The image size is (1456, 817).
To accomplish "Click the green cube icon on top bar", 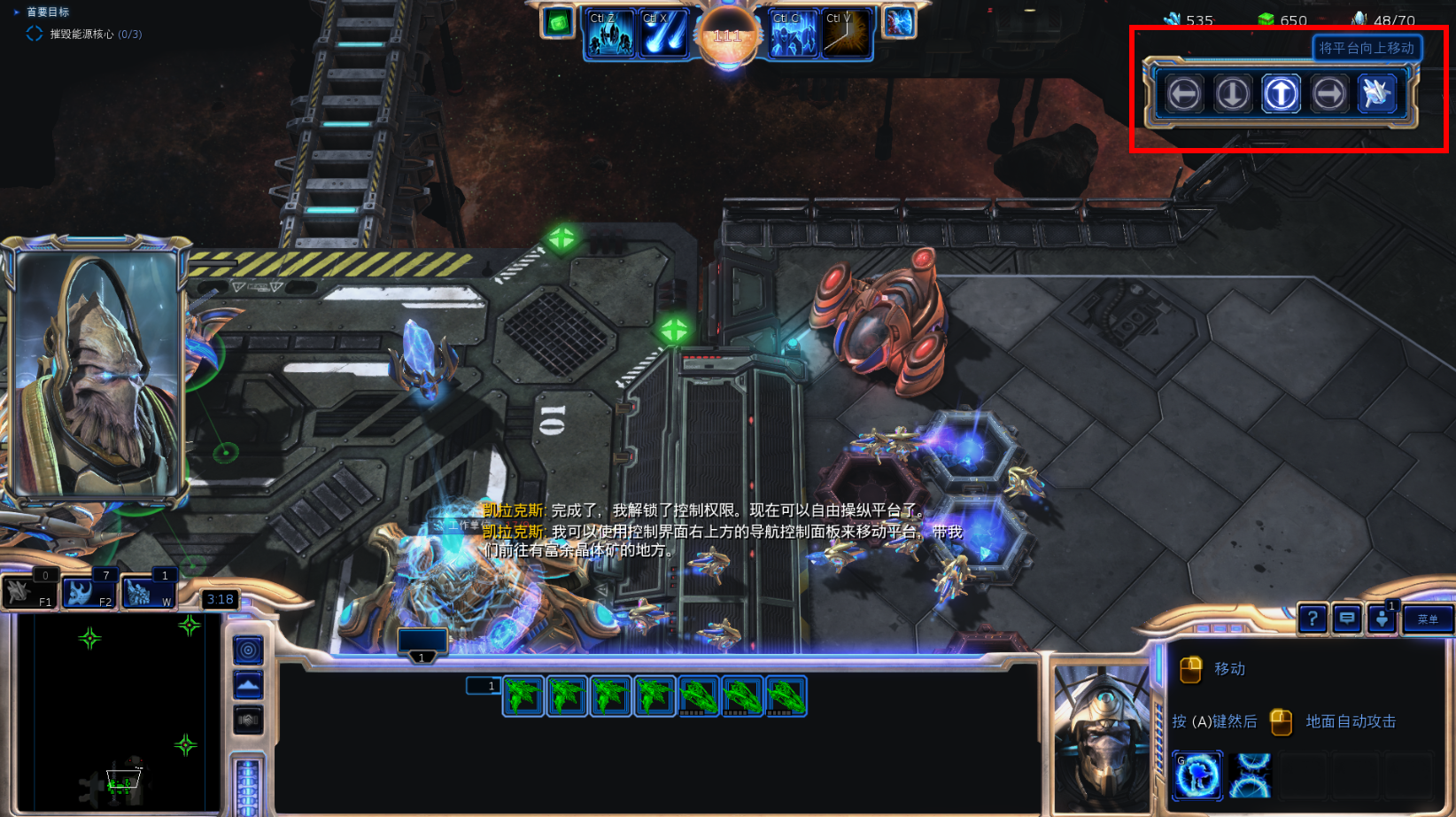I will 558,22.
